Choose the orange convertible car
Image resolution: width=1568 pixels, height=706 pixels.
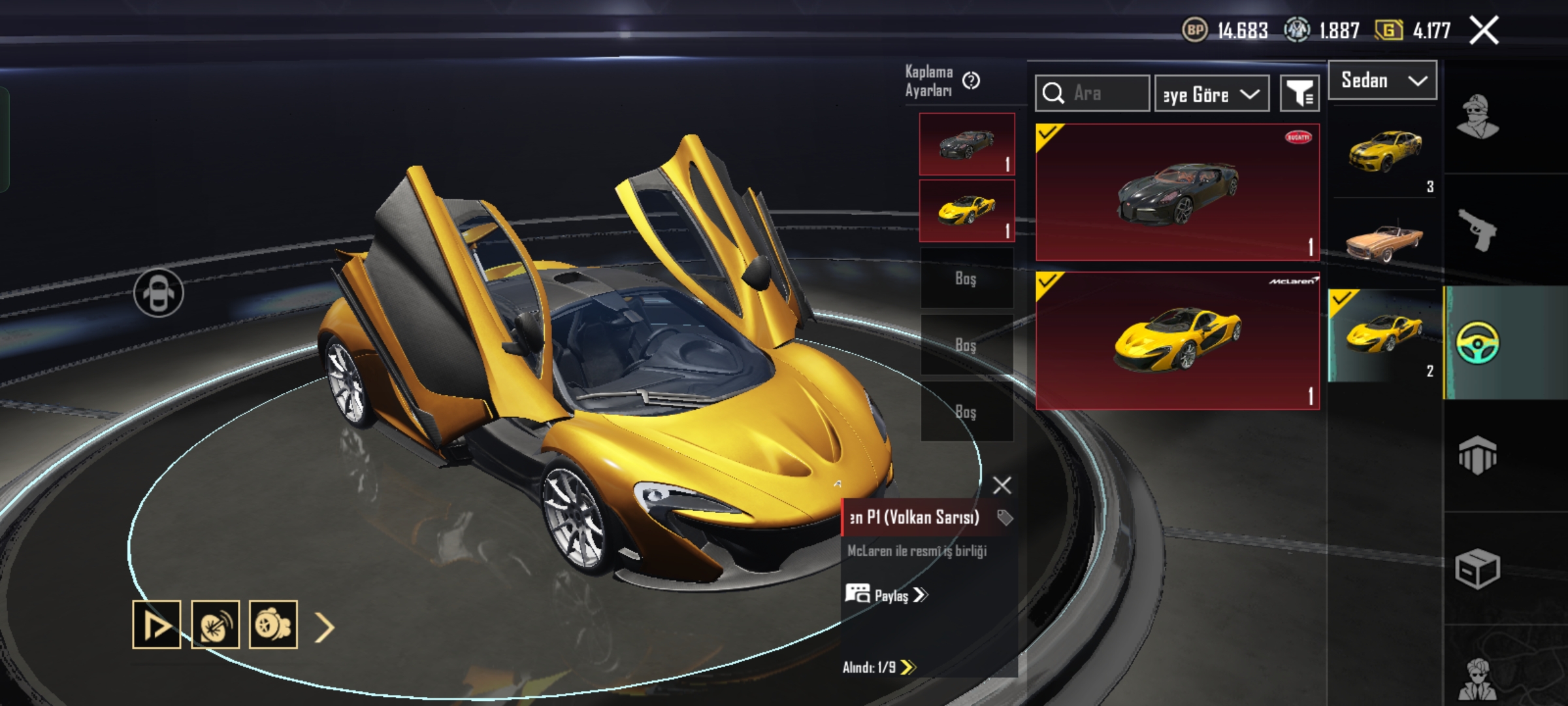coord(1384,242)
